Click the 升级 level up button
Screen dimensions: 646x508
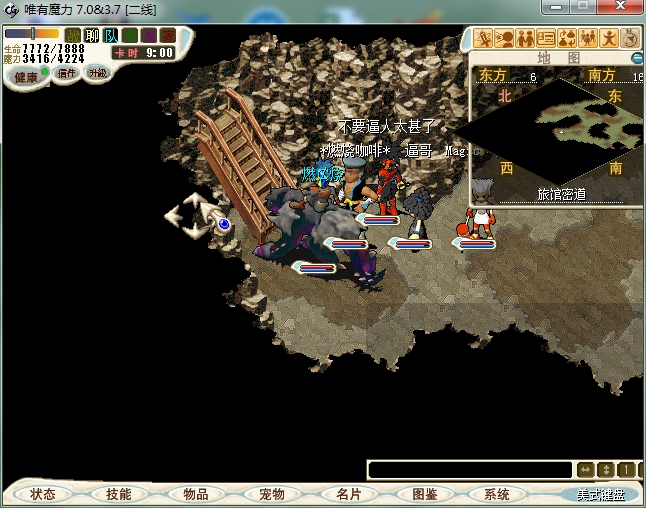(97, 73)
